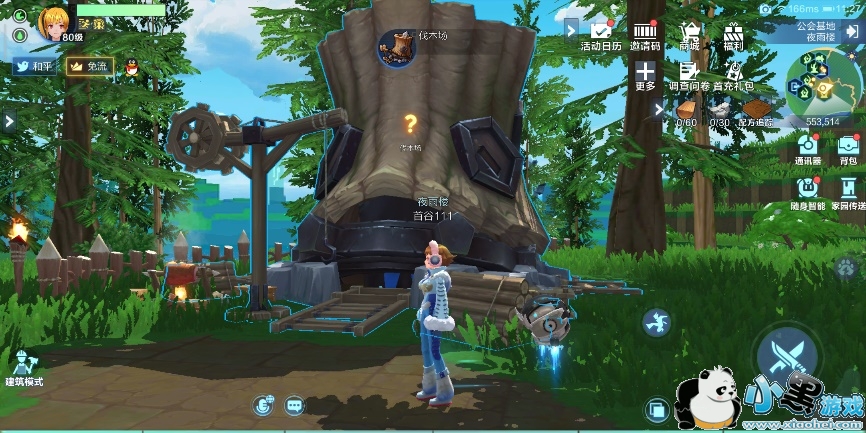The width and height of the screenshot is (866, 433).
Task: Open the chat speech bubble button
Action: coord(294,405)
